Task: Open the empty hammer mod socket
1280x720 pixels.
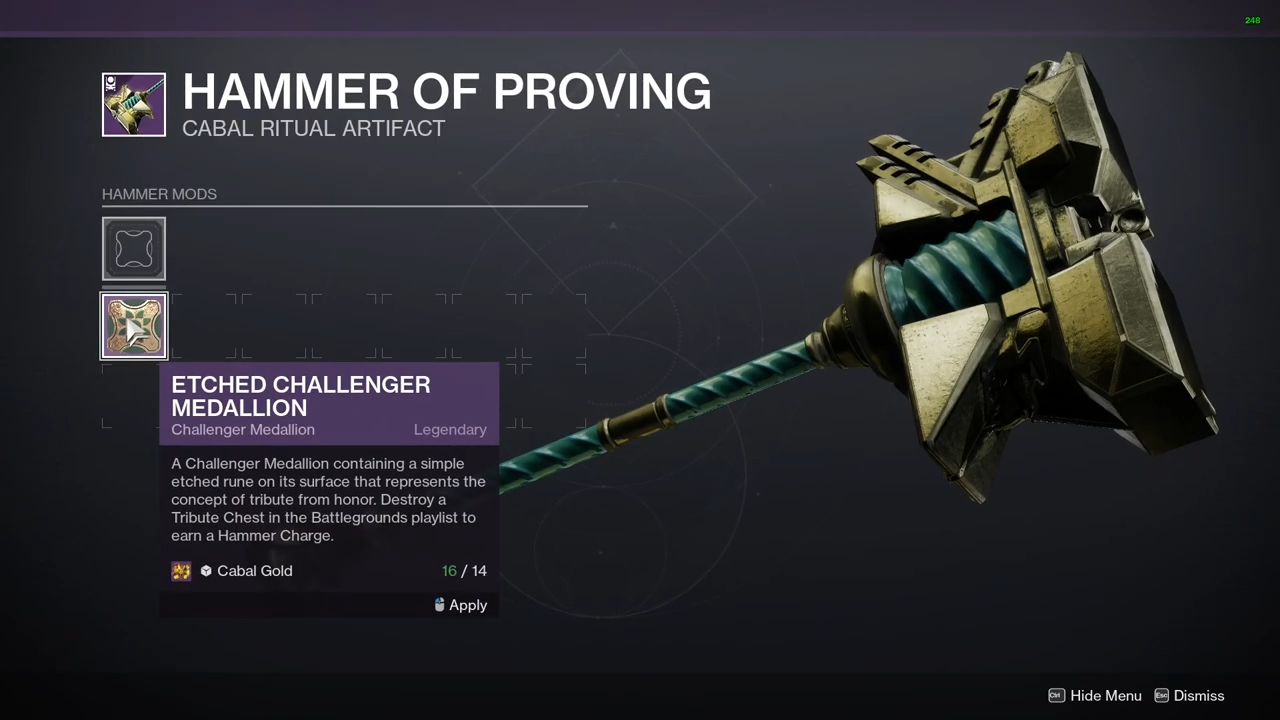Action: (x=134, y=249)
